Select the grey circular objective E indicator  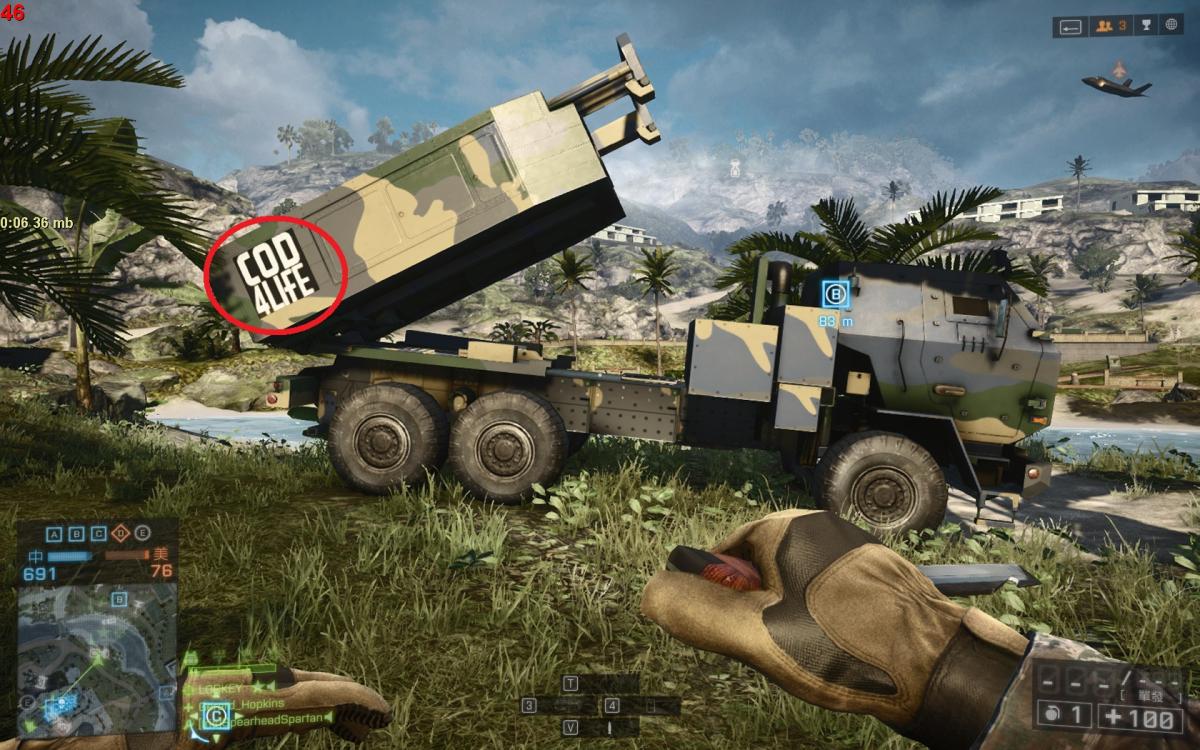tap(143, 533)
